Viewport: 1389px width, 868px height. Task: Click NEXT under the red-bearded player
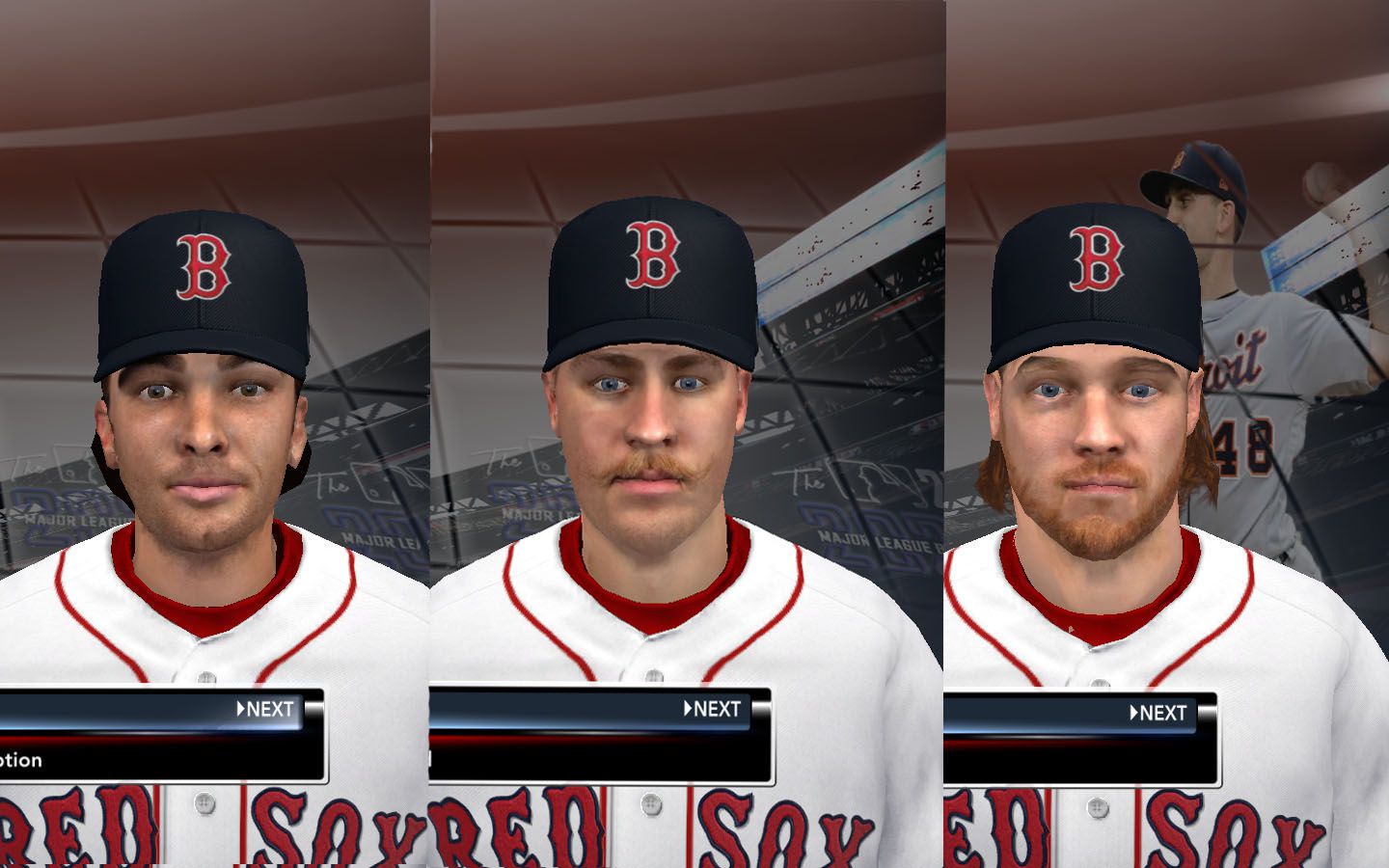[1158, 713]
